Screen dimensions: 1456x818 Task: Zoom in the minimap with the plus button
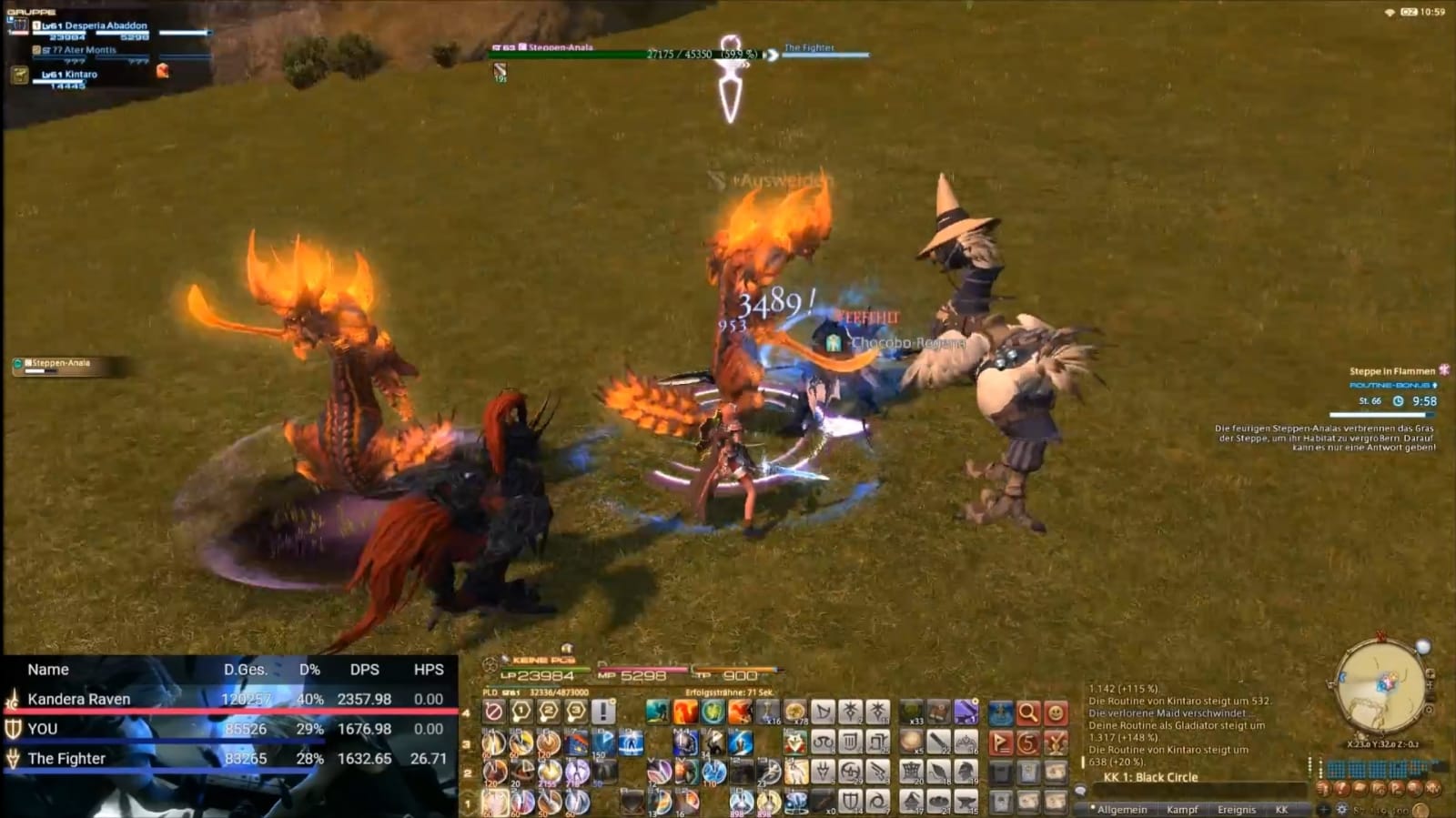(1431, 674)
